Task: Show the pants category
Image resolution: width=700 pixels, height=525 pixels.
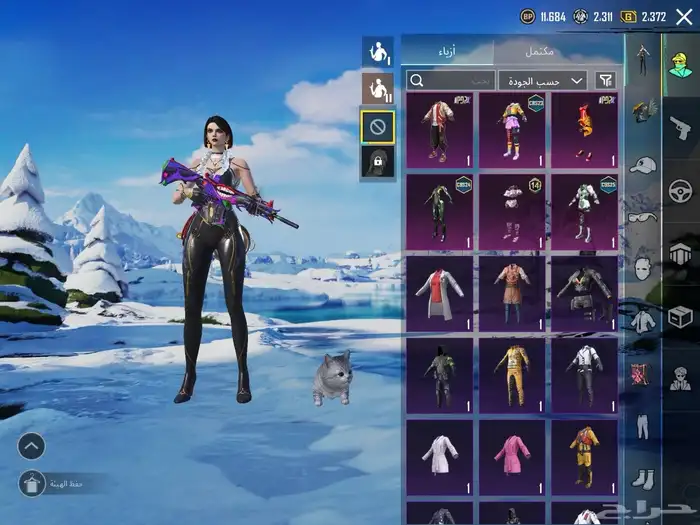Action: 641,425
